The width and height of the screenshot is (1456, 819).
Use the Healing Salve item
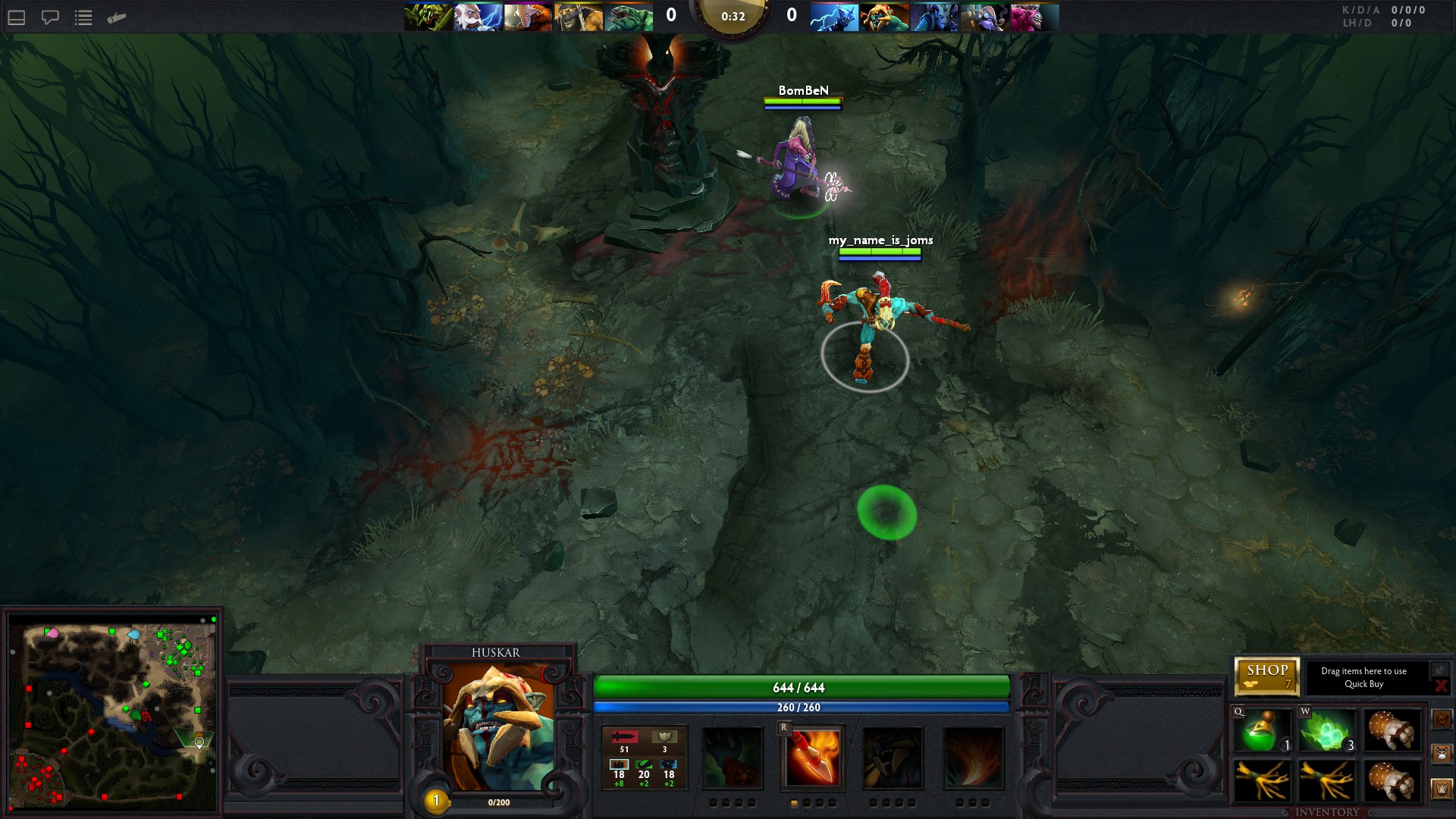(x=1262, y=731)
